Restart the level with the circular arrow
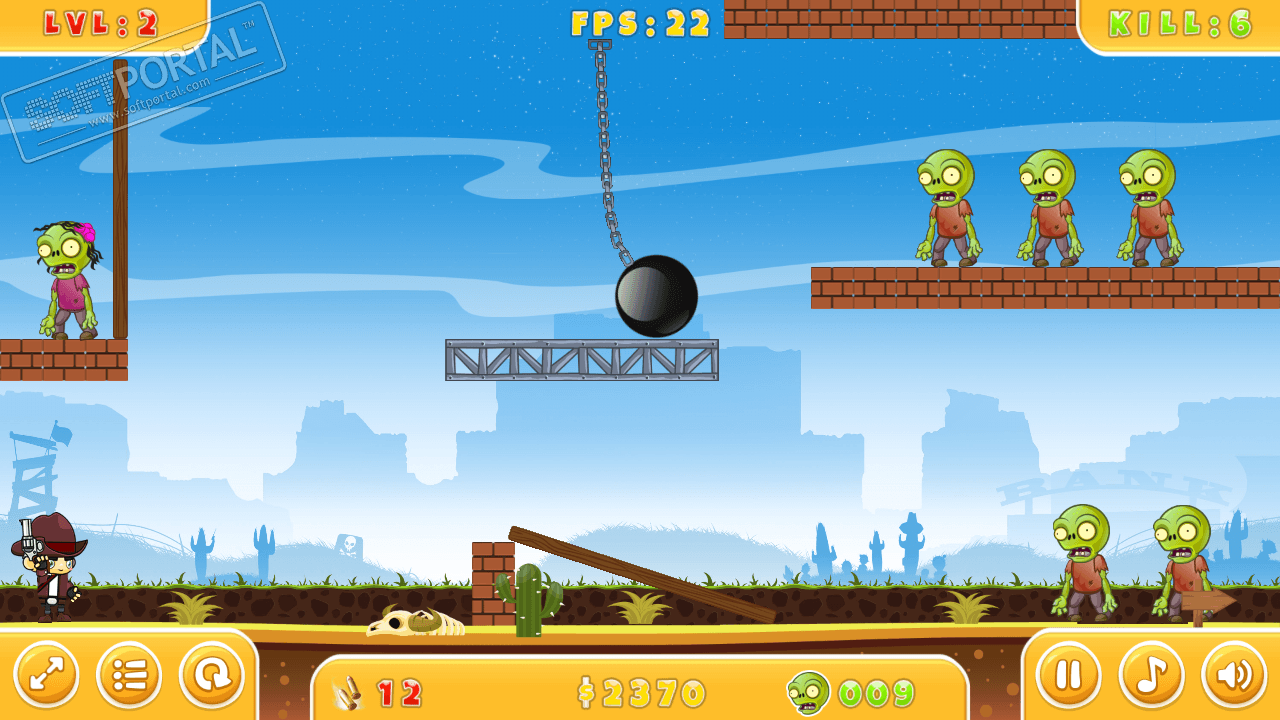The width and height of the screenshot is (1280, 720). [212, 675]
